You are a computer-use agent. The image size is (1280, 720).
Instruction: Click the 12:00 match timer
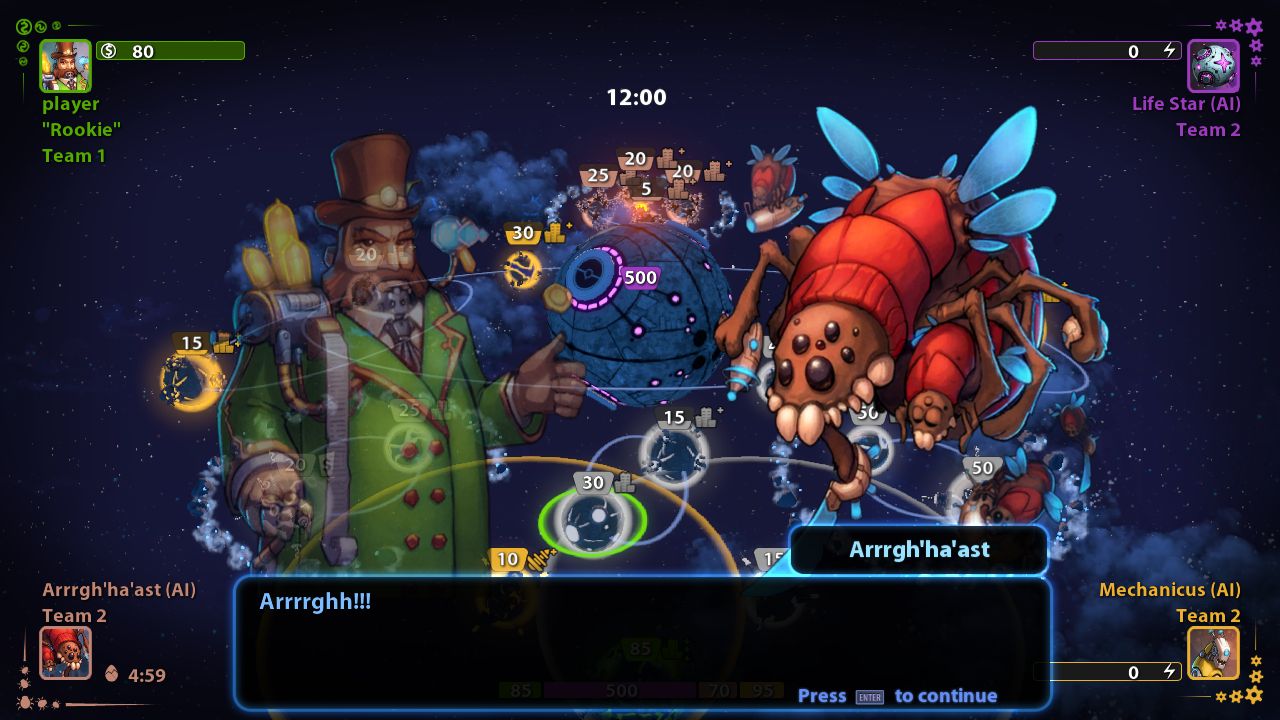tap(637, 97)
